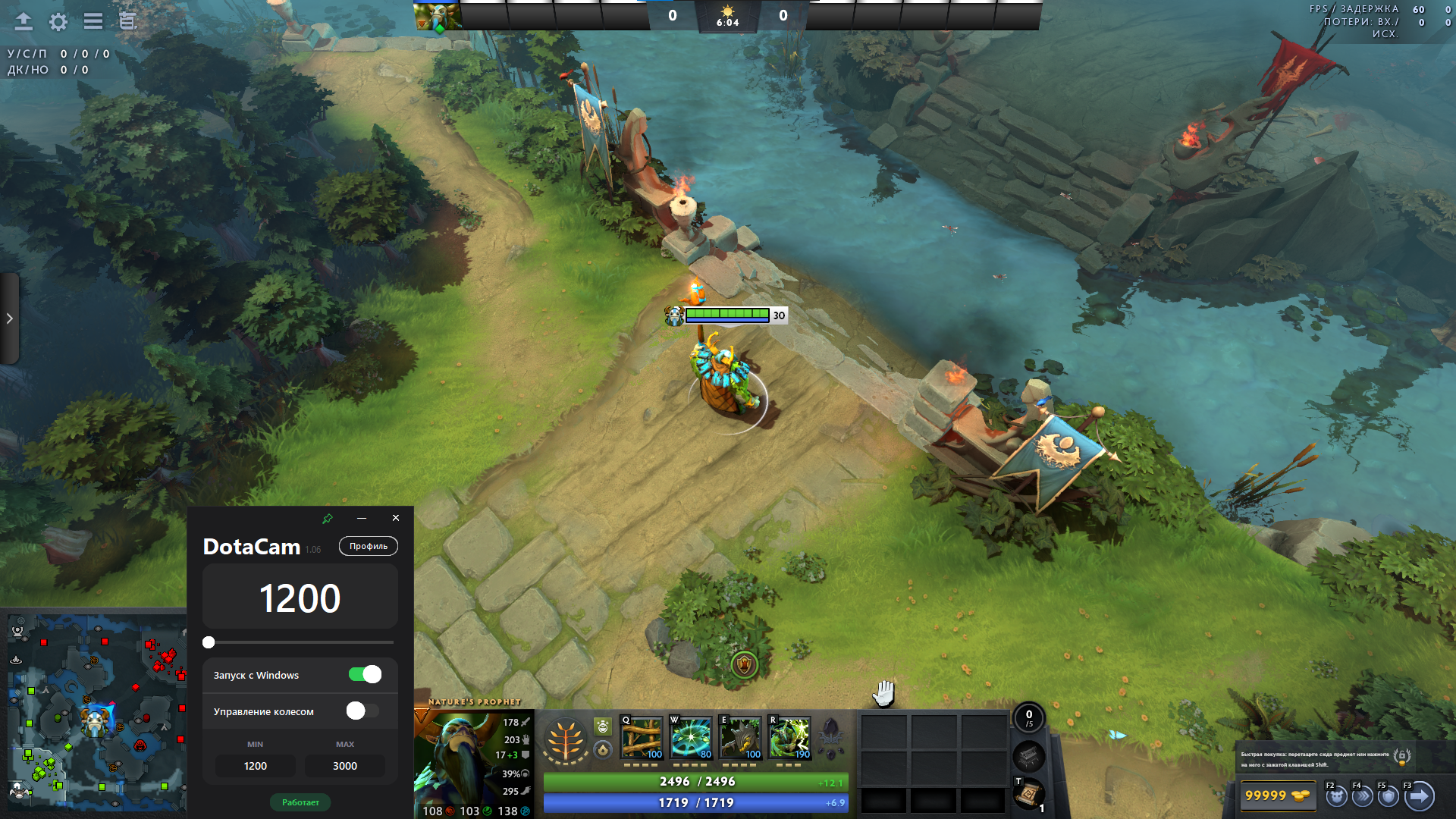Click the minimap
The height and width of the screenshot is (819, 1456).
[x=95, y=713]
